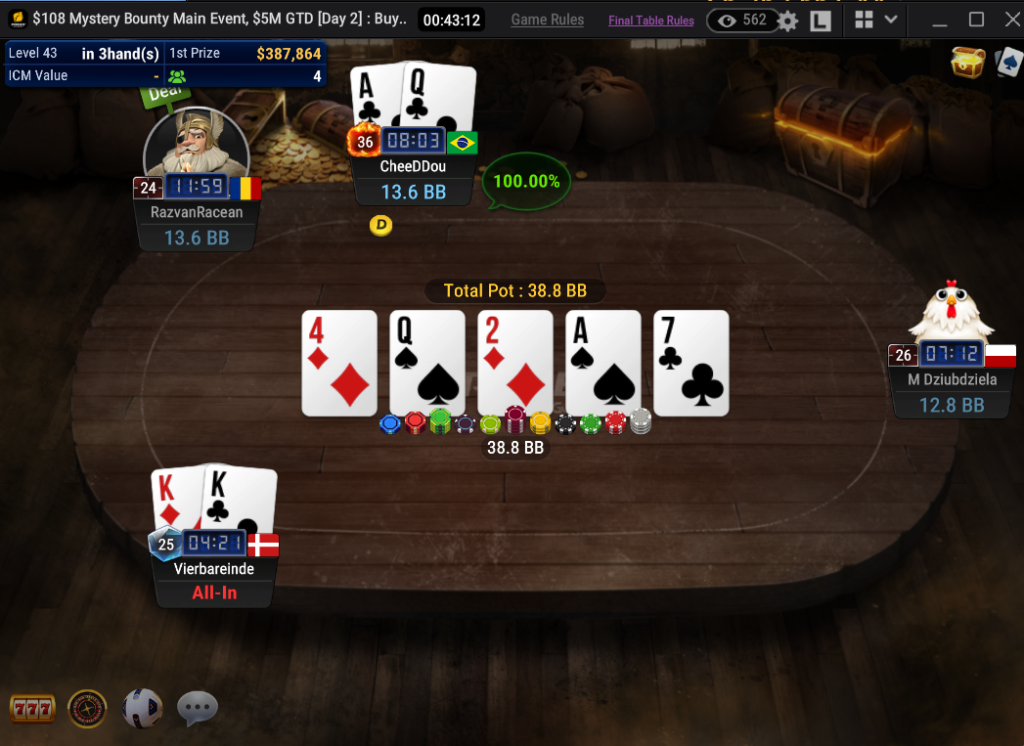The height and width of the screenshot is (746, 1024).
Task: Open the chat speech bubble
Action: [197, 709]
